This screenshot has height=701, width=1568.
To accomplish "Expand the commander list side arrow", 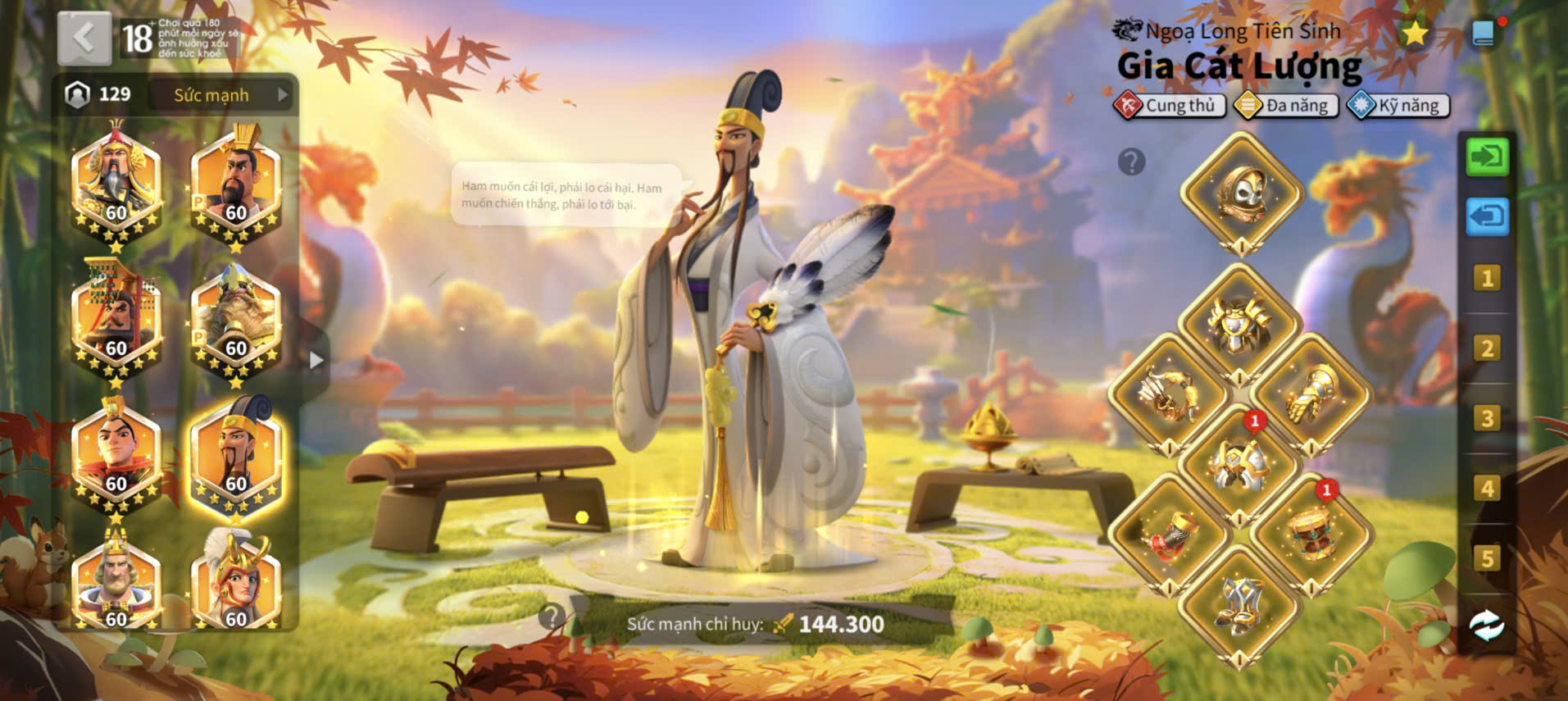I will point(316,360).
